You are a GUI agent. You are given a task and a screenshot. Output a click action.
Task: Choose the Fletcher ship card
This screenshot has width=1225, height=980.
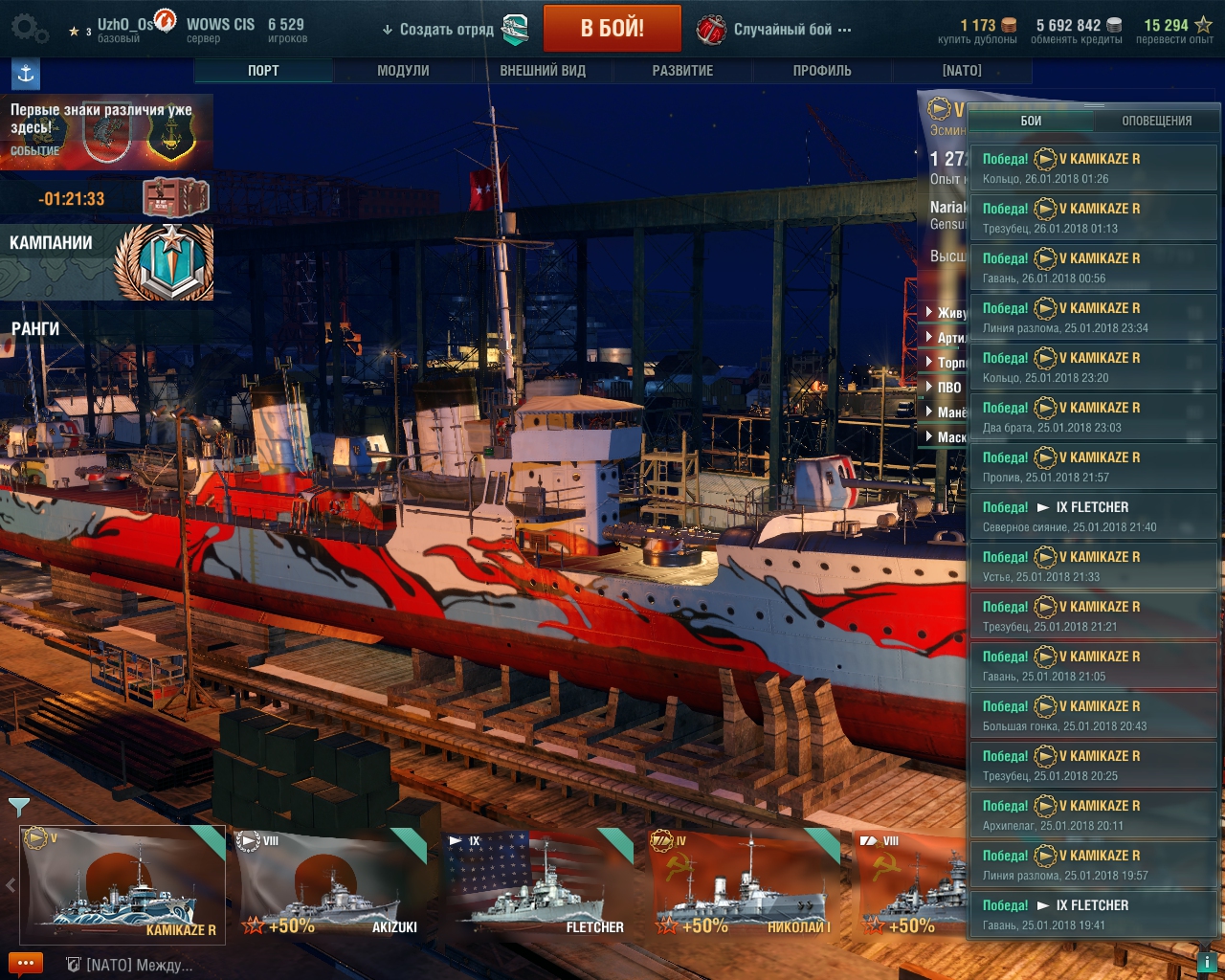[x=538, y=884]
